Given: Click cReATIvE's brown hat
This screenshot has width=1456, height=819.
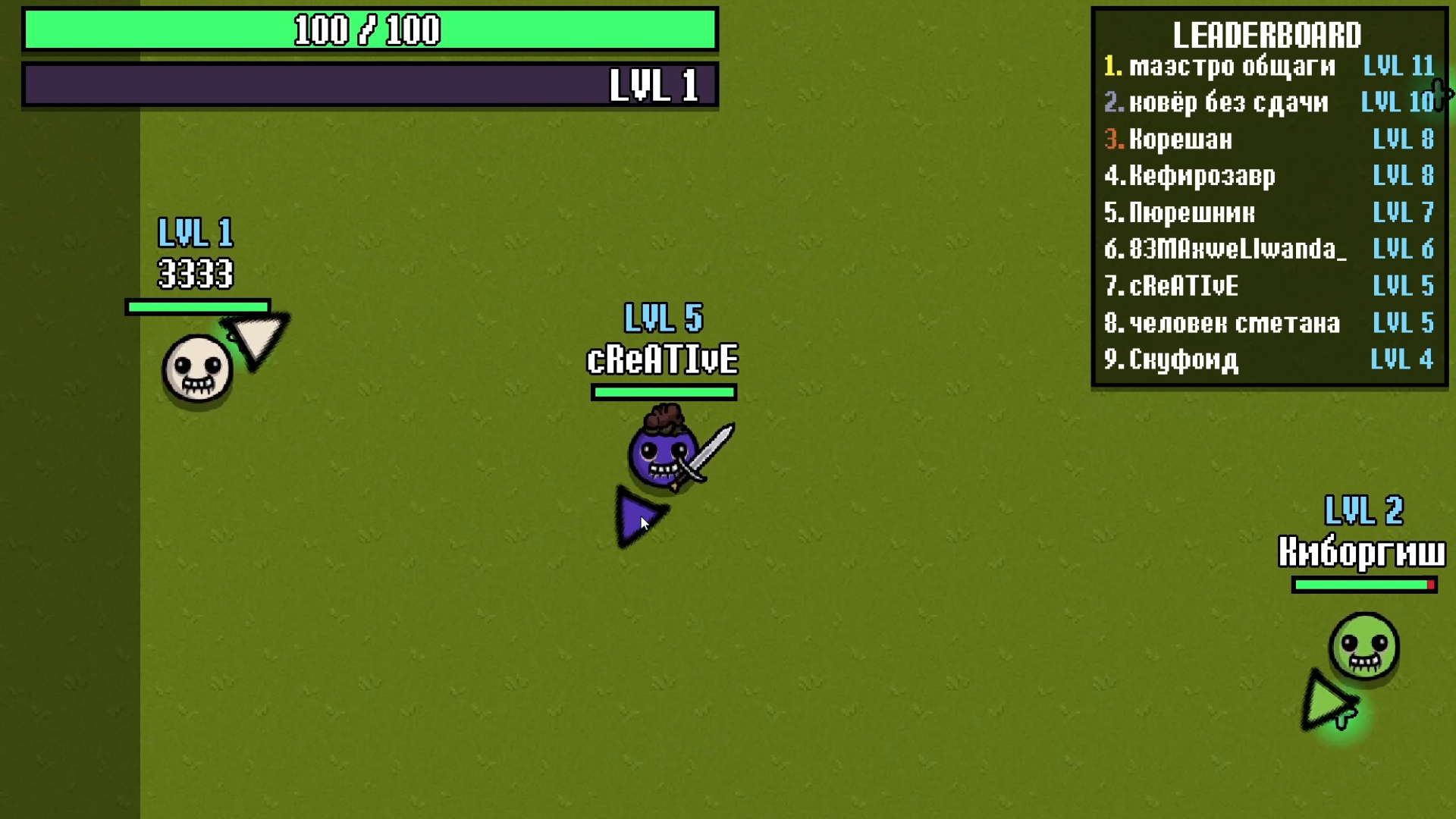Looking at the screenshot, I should point(664,417).
